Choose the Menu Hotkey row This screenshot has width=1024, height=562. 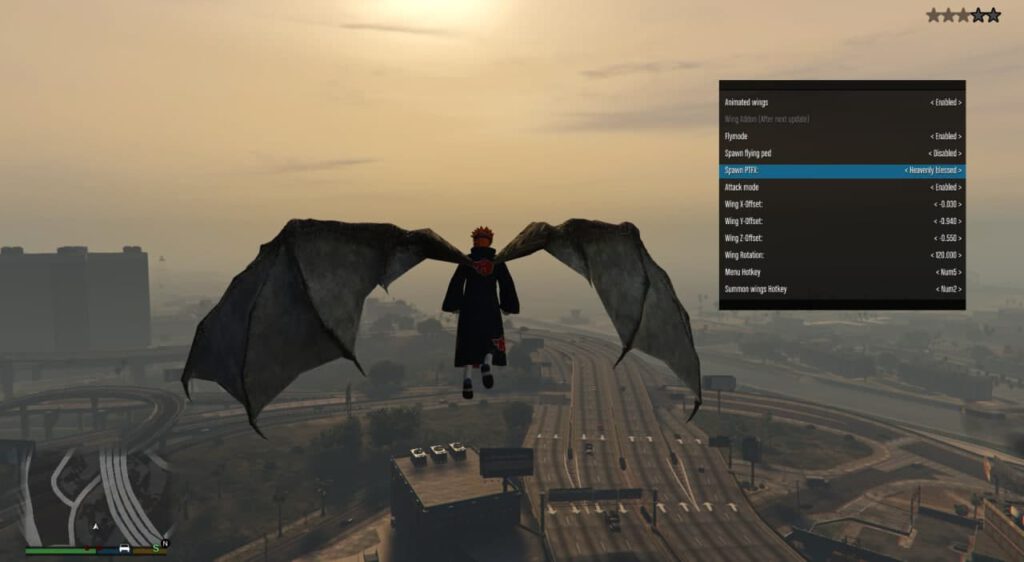pyautogui.click(x=841, y=272)
